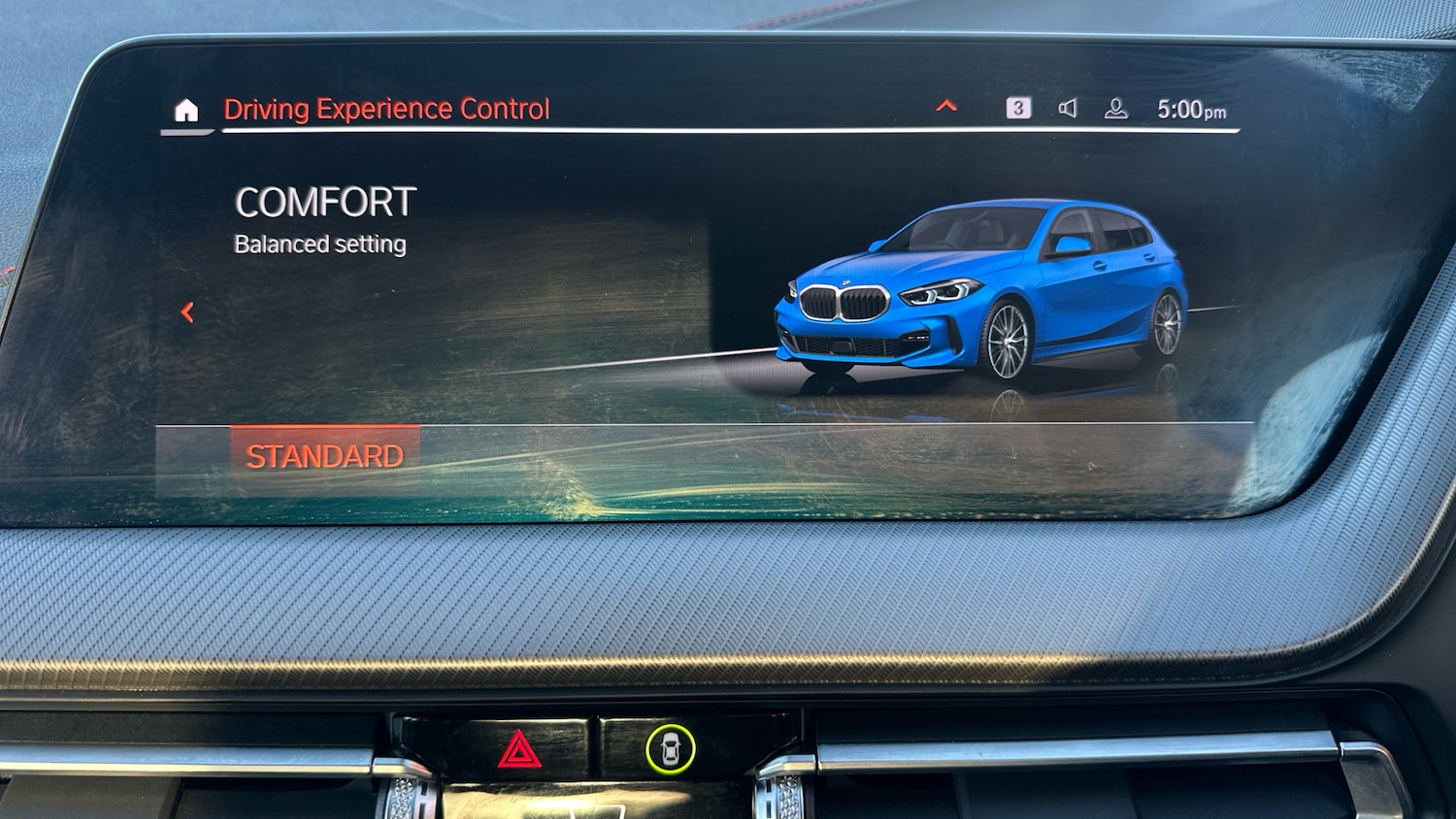
Task: Switch to the STANDARD drive mode
Action: (x=325, y=454)
